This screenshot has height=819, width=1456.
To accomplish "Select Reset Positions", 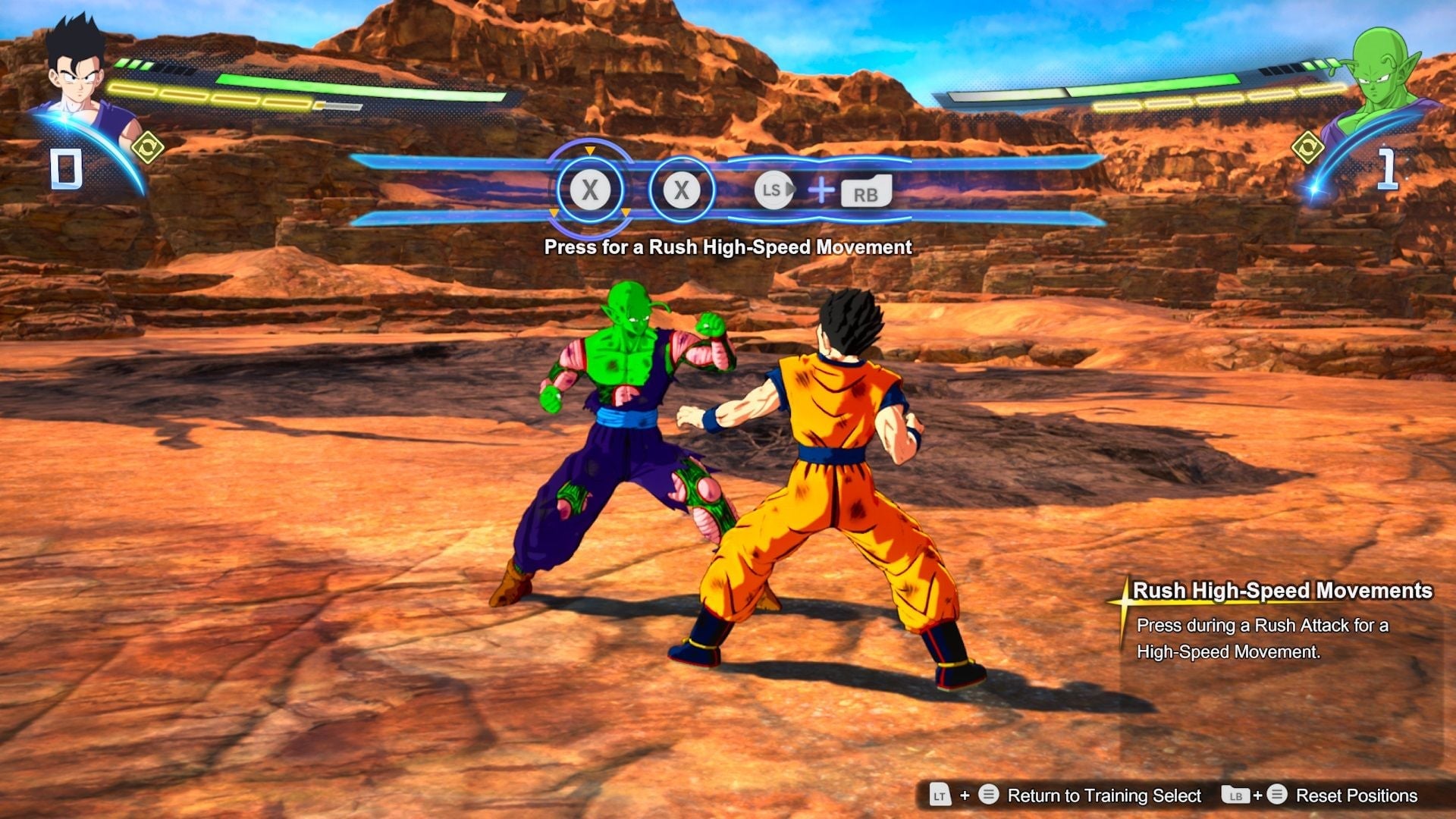I will coord(1357,795).
